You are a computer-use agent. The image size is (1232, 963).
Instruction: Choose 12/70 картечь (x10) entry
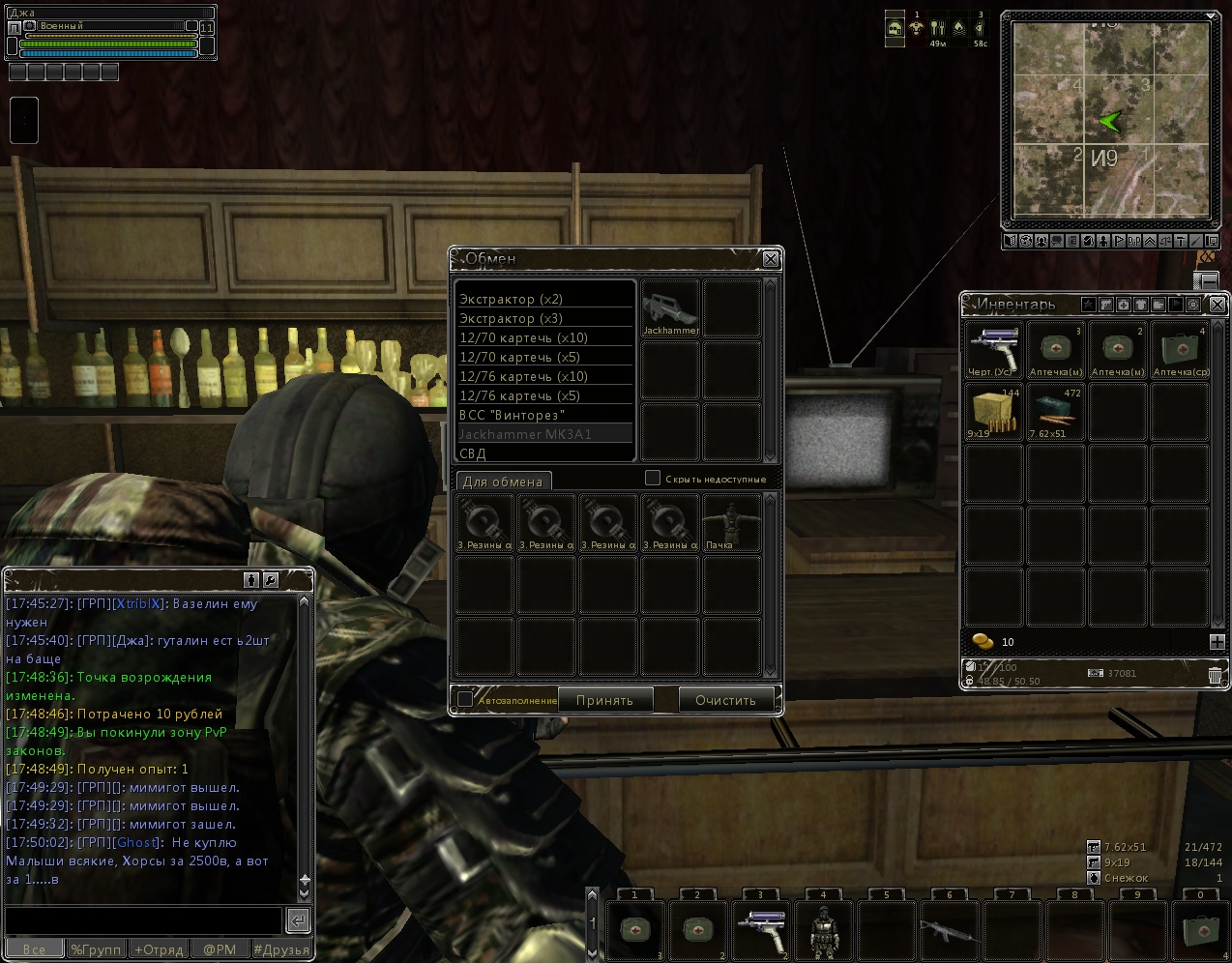click(x=544, y=337)
